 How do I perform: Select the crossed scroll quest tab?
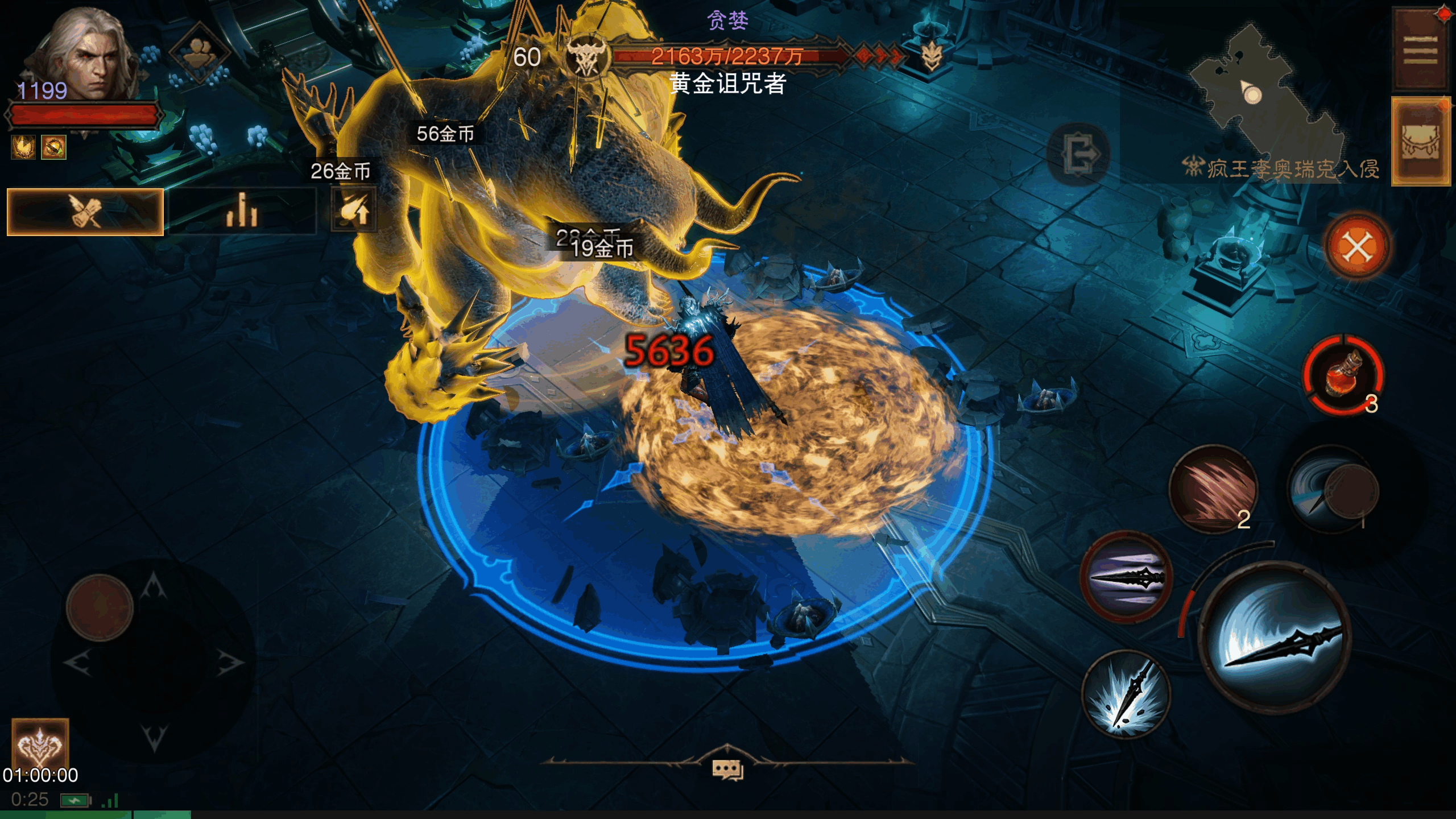pyautogui.click(x=85, y=212)
